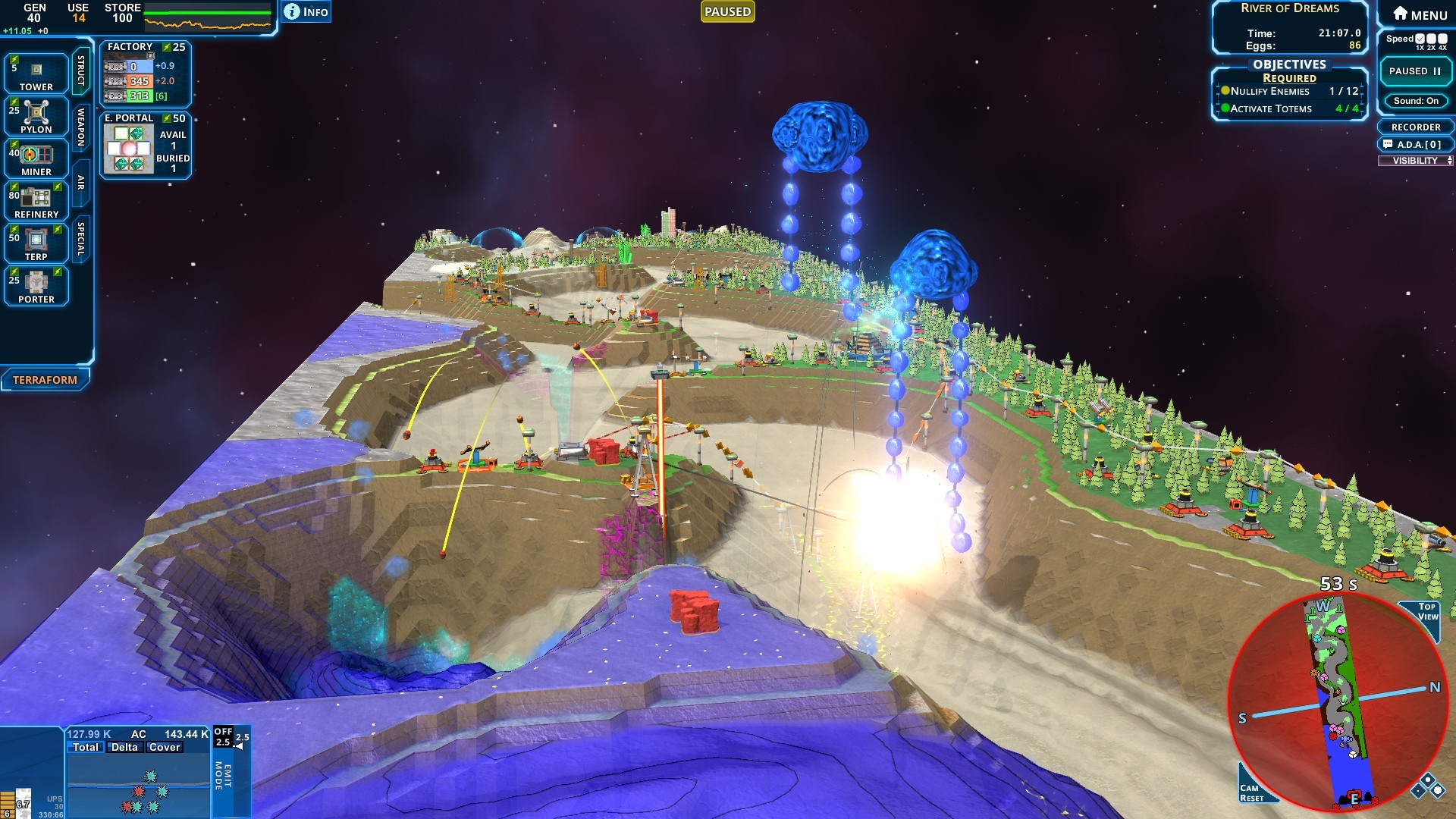Choose the Terp build icon
This screenshot has height=819, width=1456.
click(36, 241)
